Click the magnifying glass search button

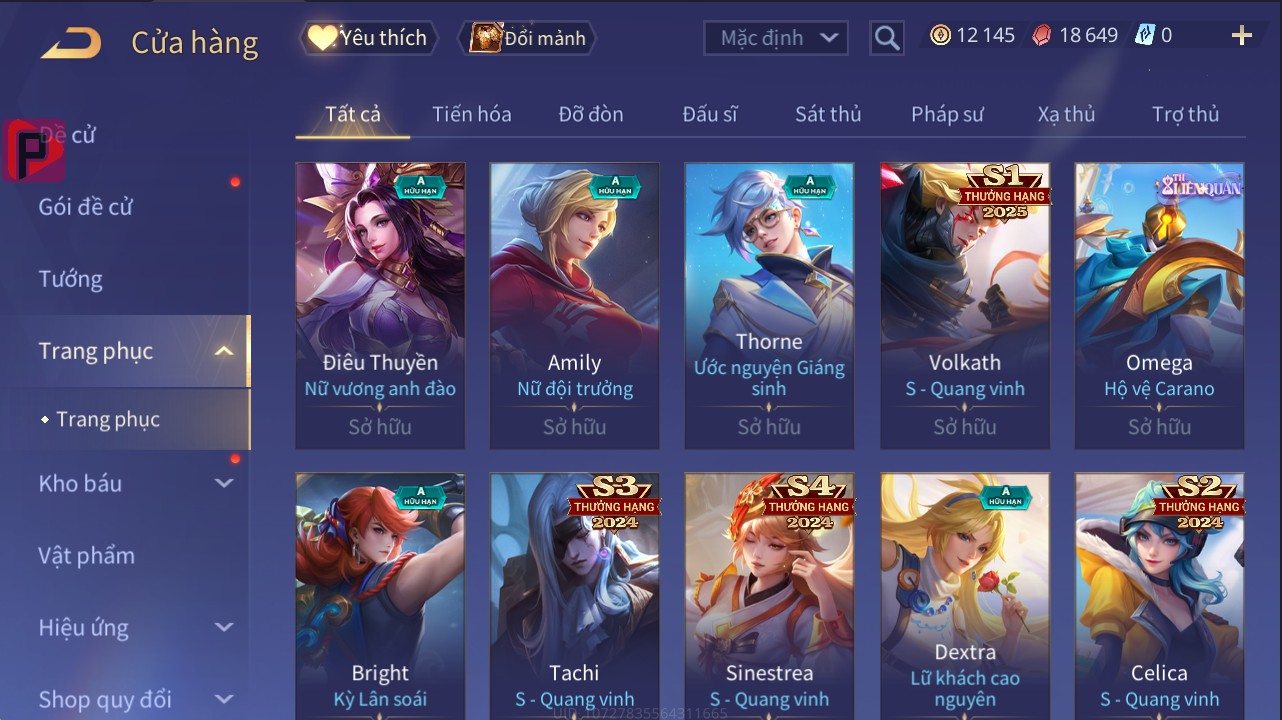coord(886,38)
